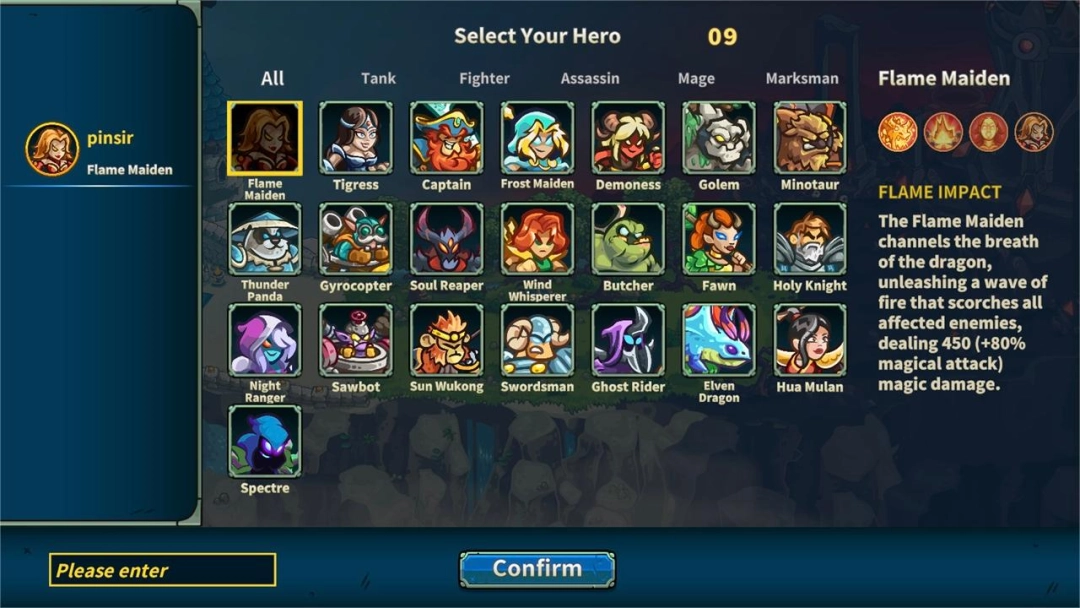Pick the Spectre hero tile

265,441
